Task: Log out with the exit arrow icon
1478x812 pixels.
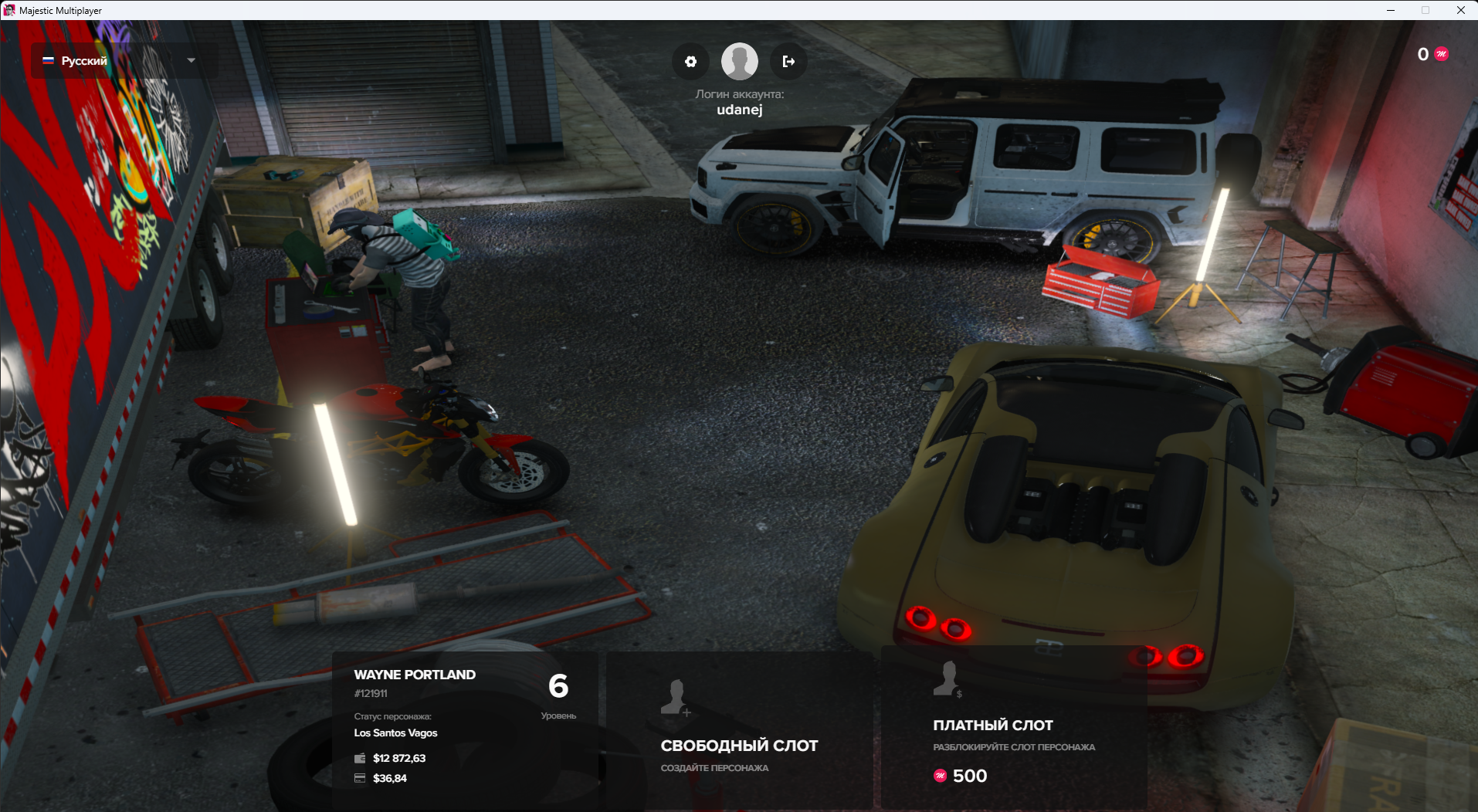Action: (788, 62)
